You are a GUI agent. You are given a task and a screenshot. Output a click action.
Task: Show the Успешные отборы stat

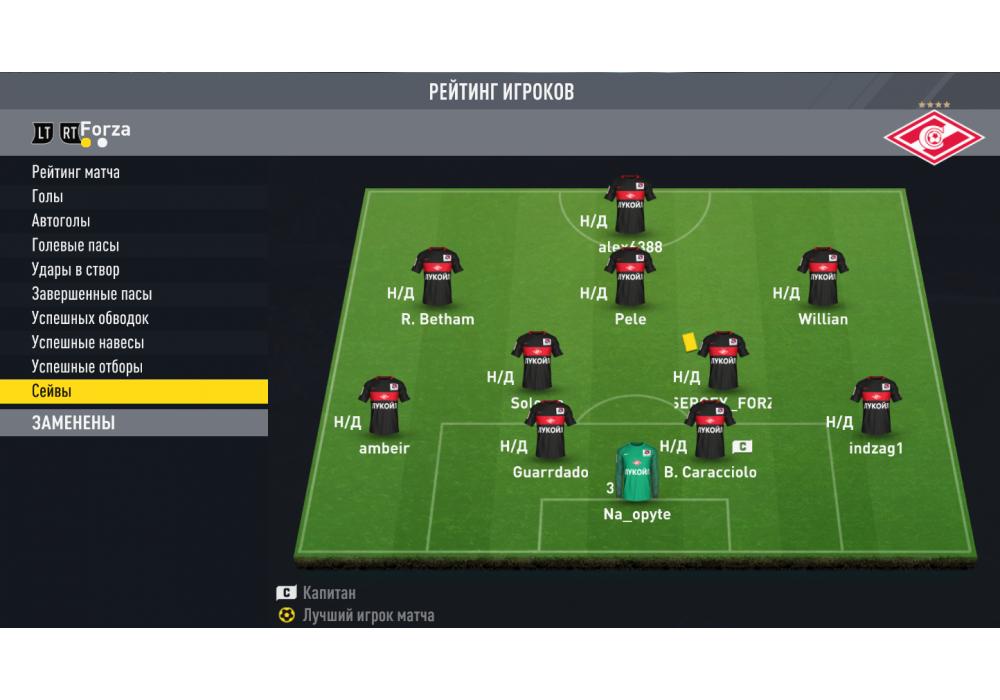[87, 367]
